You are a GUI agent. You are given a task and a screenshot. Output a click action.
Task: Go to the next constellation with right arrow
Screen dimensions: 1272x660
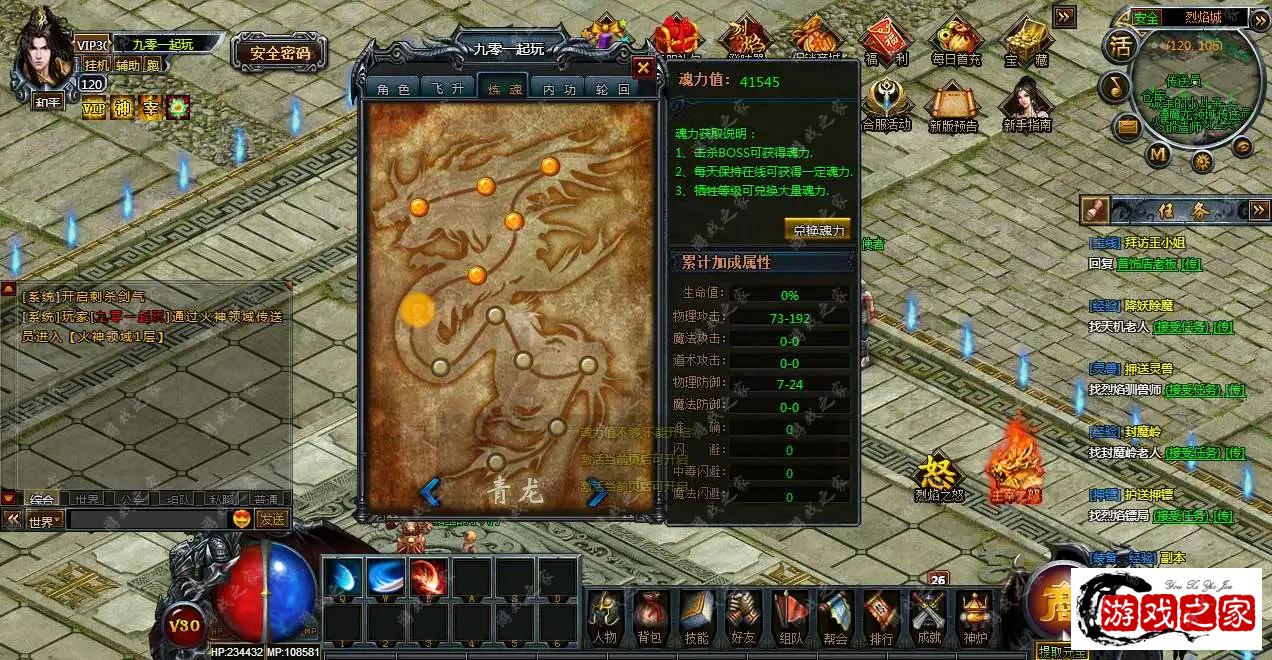(597, 492)
